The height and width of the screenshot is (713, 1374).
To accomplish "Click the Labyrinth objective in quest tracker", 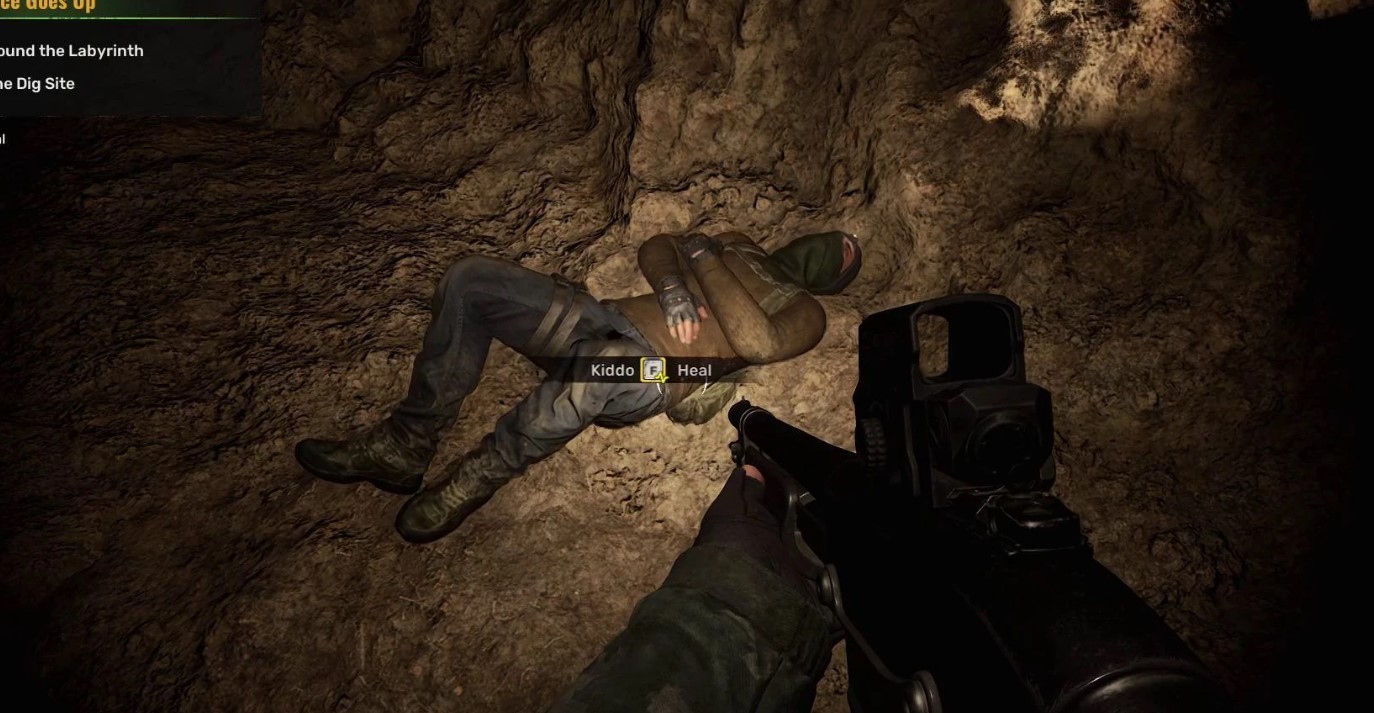I will click(x=71, y=51).
